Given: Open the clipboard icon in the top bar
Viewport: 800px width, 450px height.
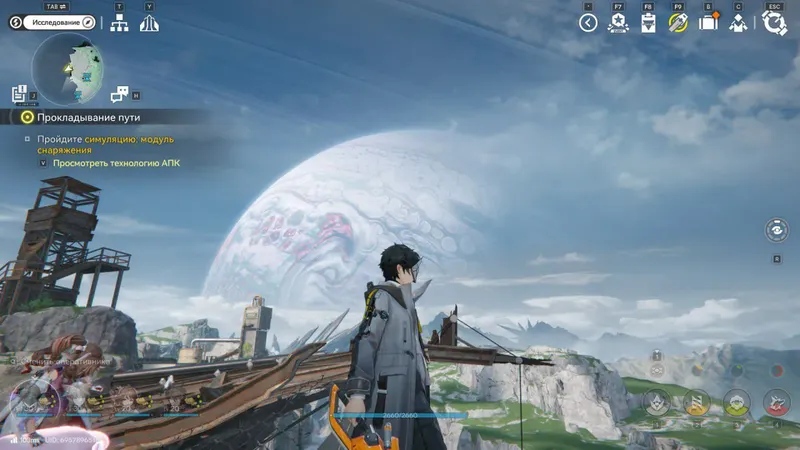Looking at the screenshot, I should tap(648, 22).
